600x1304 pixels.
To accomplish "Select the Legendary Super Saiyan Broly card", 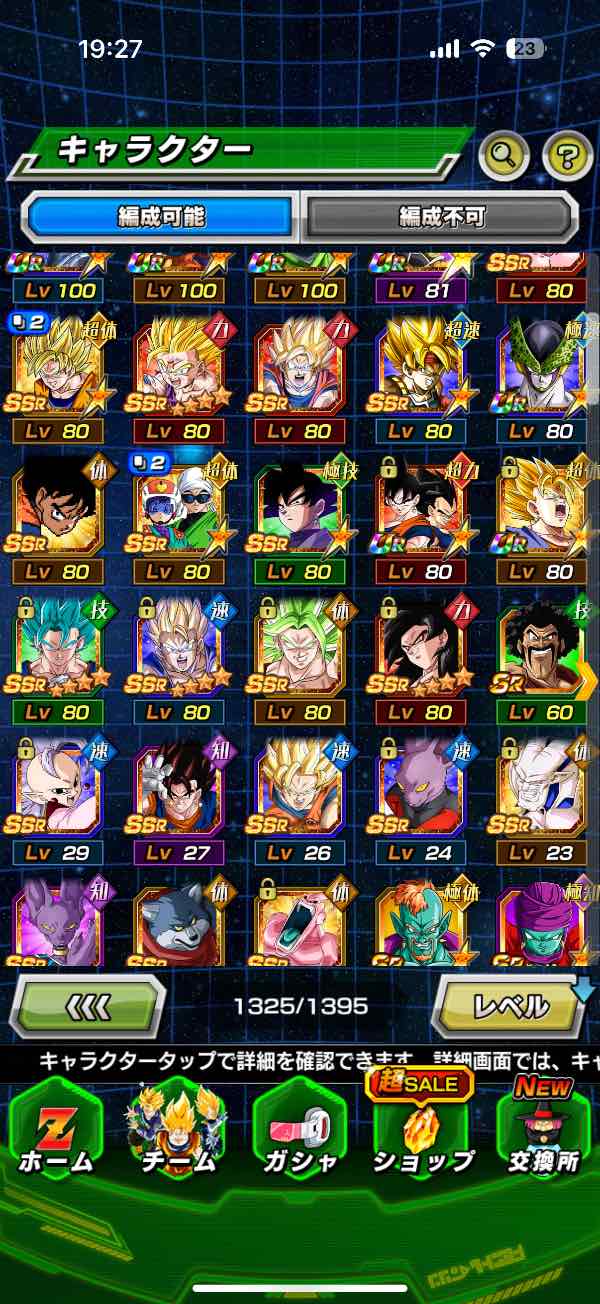I will click(x=299, y=655).
